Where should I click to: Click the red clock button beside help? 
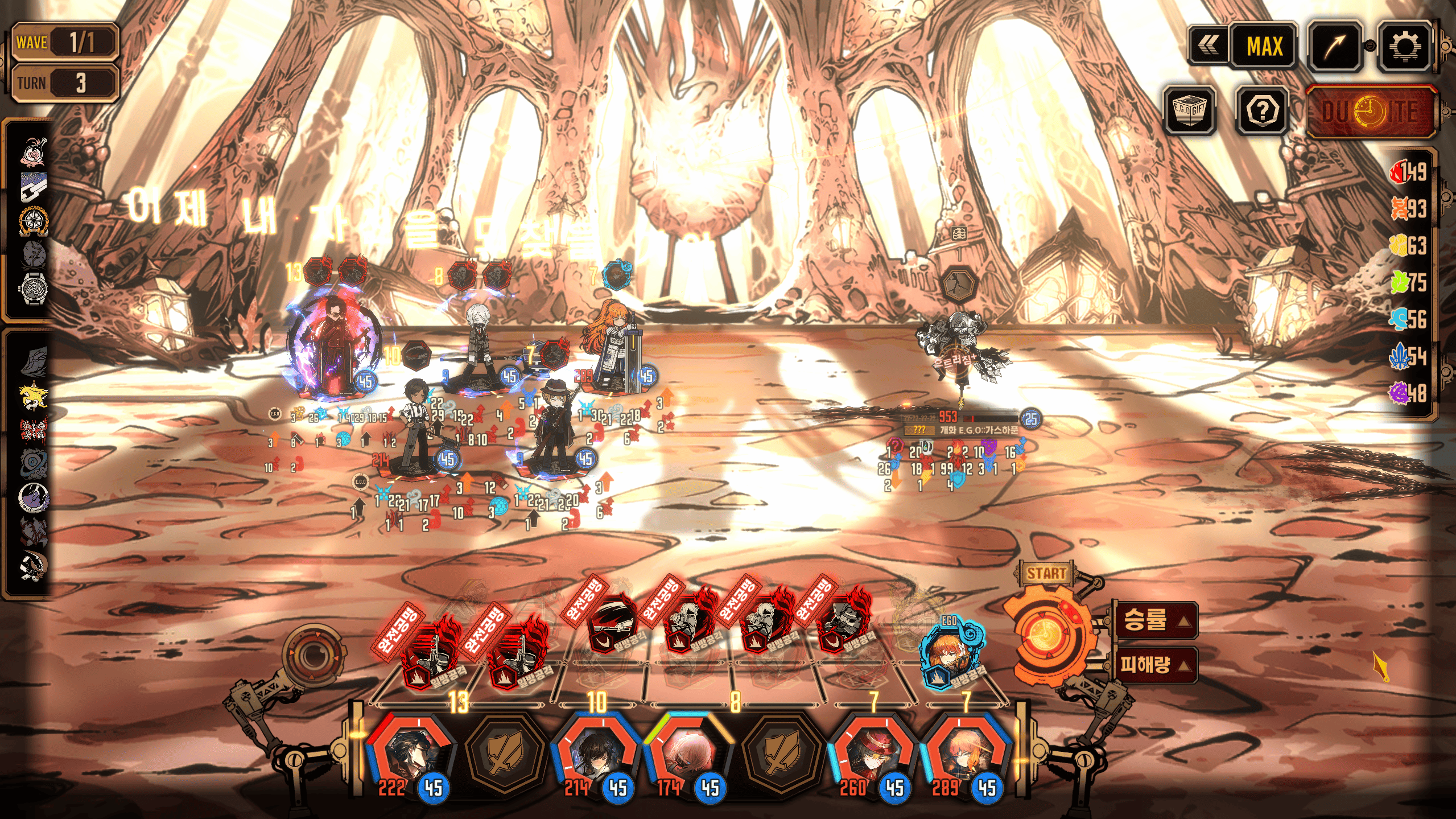1370,112
